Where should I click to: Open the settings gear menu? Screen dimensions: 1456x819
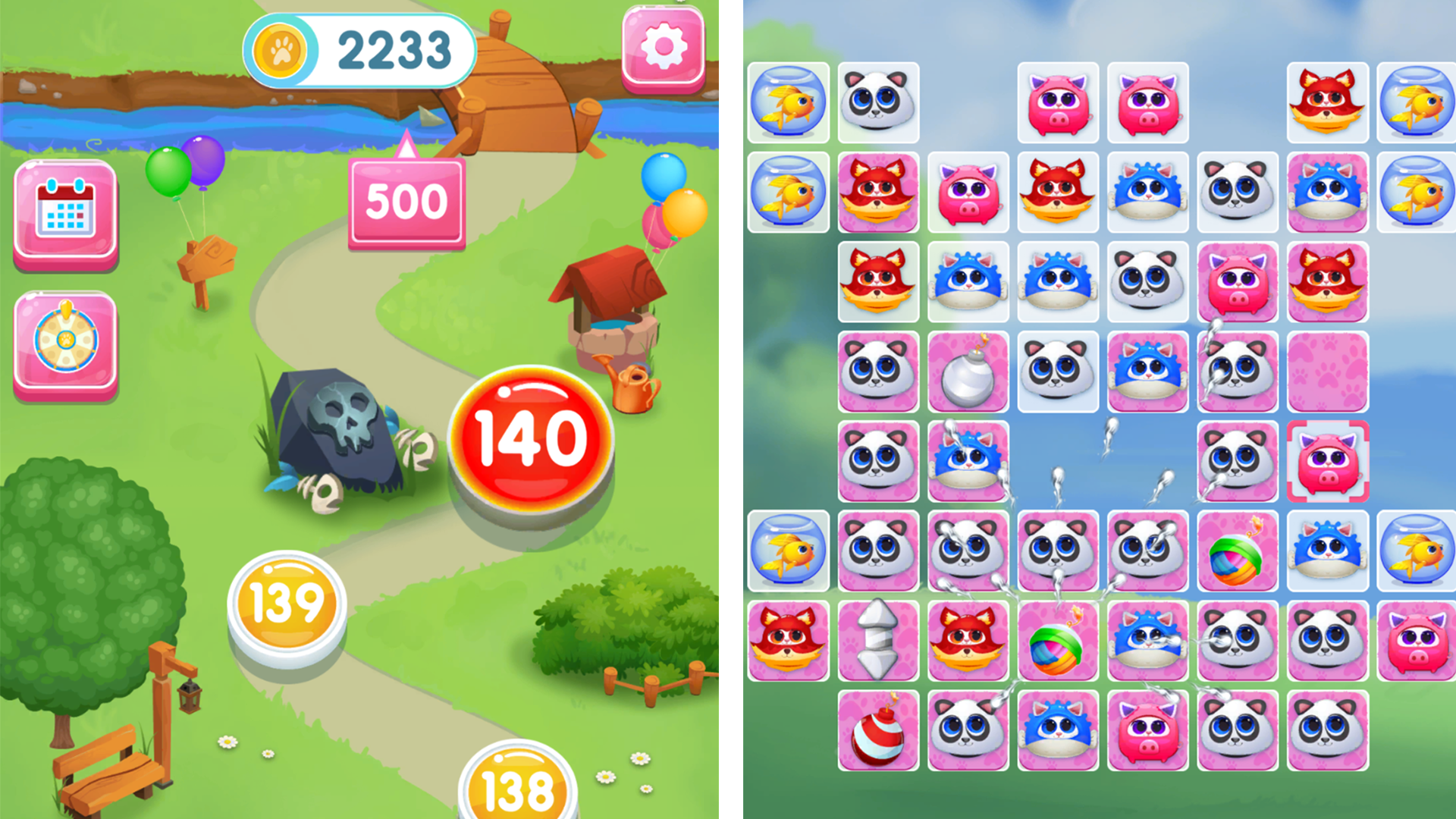click(662, 46)
